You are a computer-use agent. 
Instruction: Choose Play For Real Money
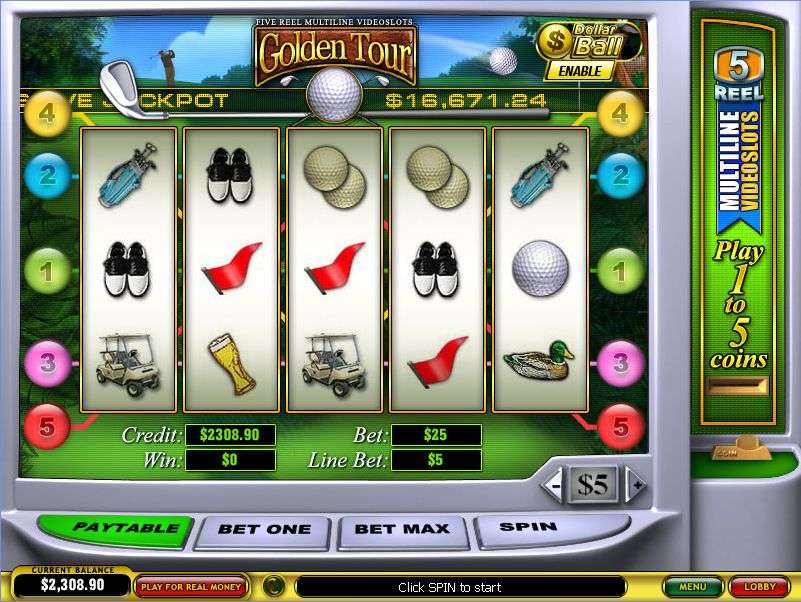[193, 586]
